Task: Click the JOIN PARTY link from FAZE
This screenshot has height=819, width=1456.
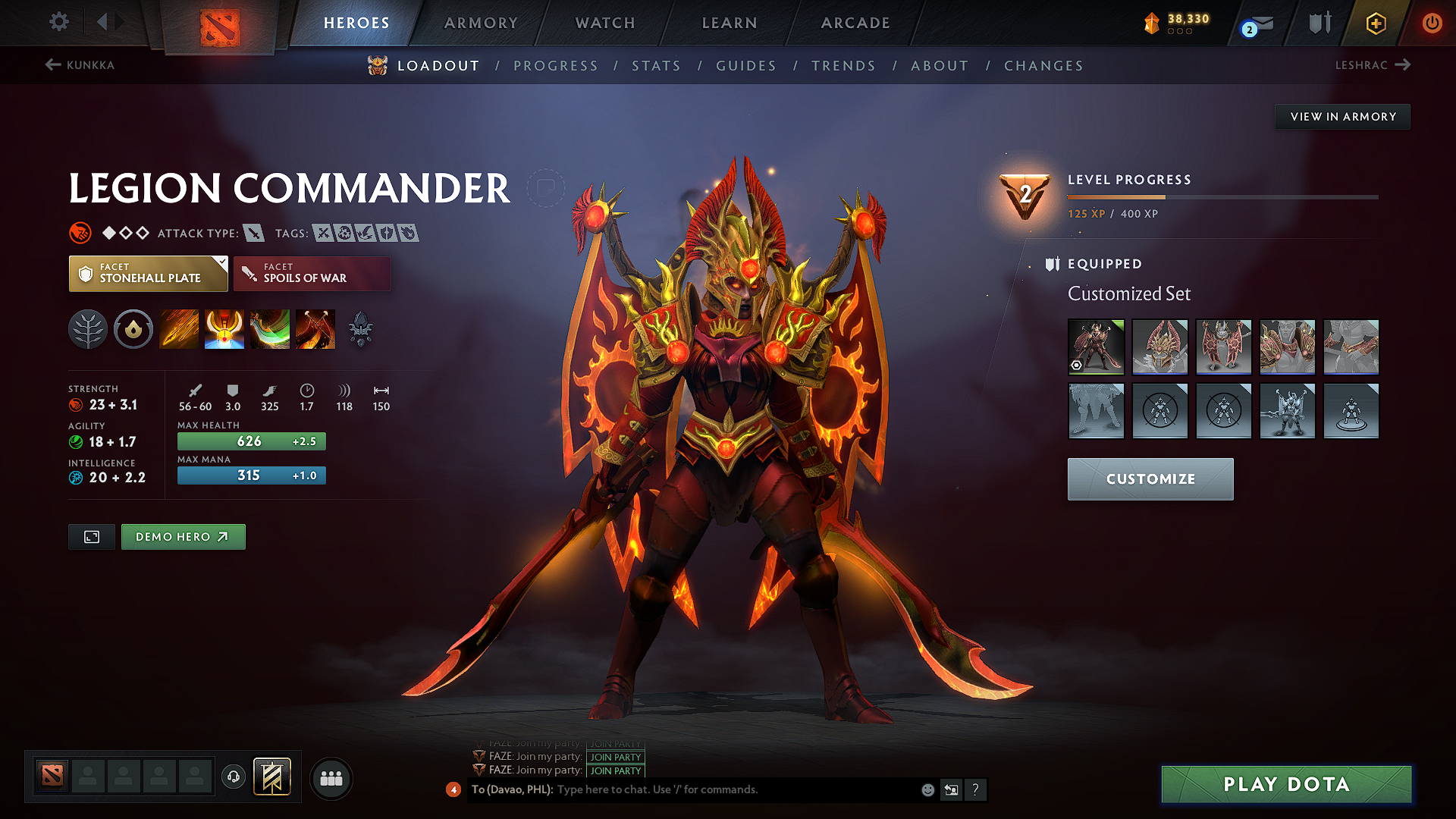Action: point(614,757)
